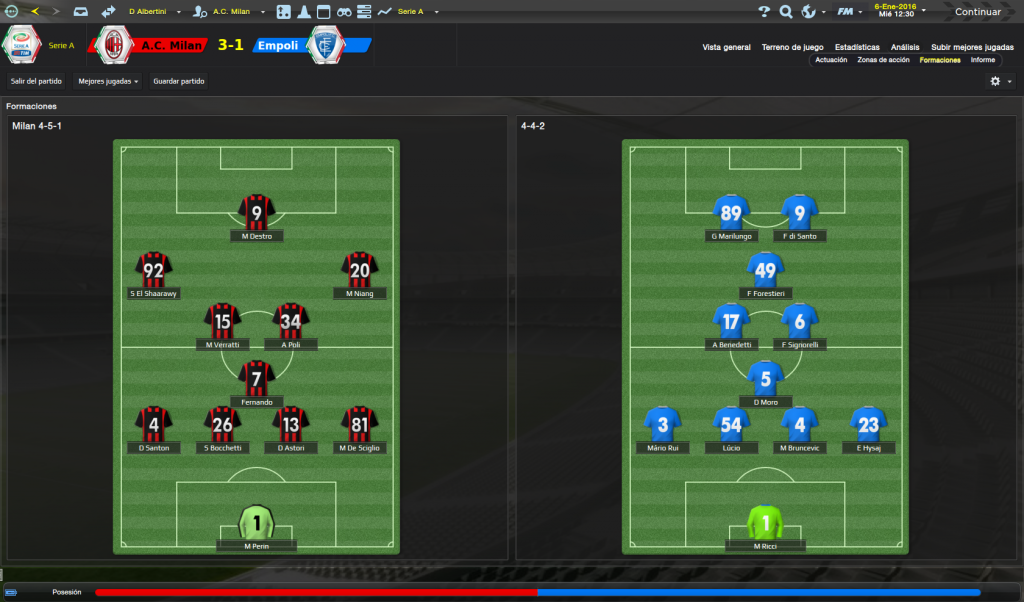Save the match with Guardar partido
Viewport: 1024px width, 602px height.
pos(179,81)
